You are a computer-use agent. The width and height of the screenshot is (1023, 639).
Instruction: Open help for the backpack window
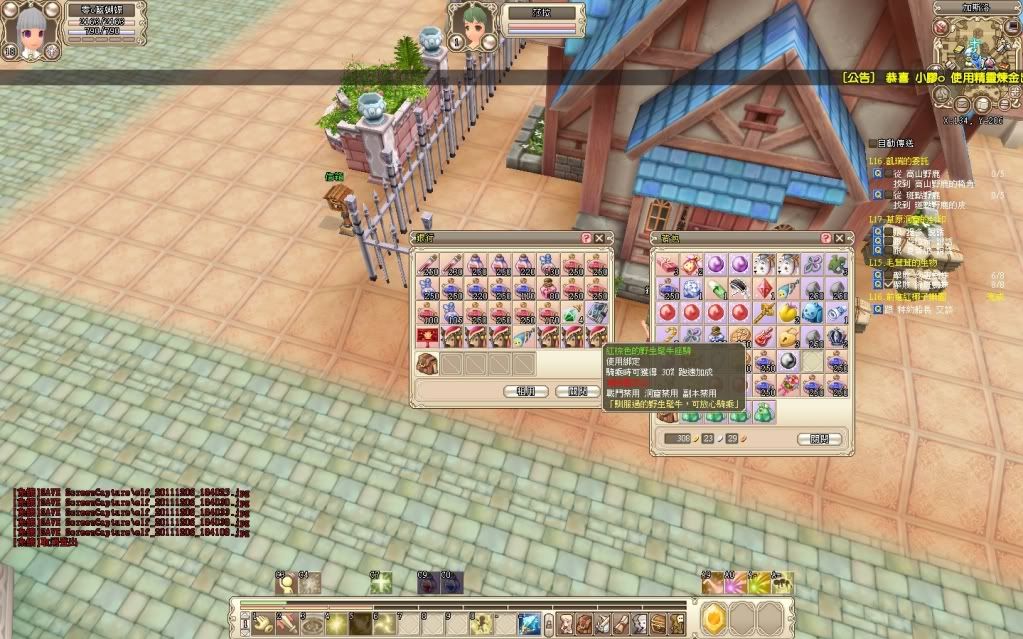pos(826,238)
